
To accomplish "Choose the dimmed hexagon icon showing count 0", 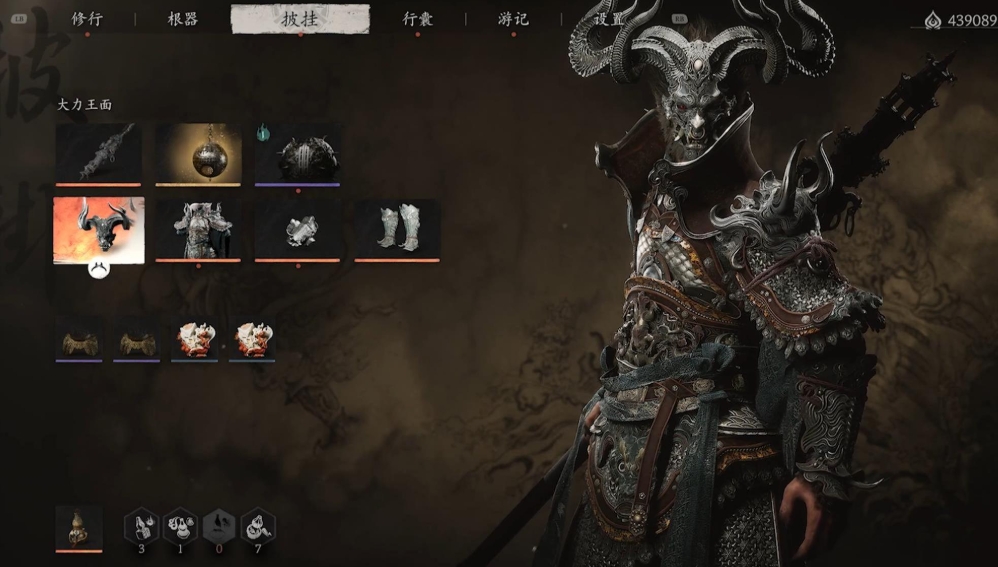I will 220,526.
